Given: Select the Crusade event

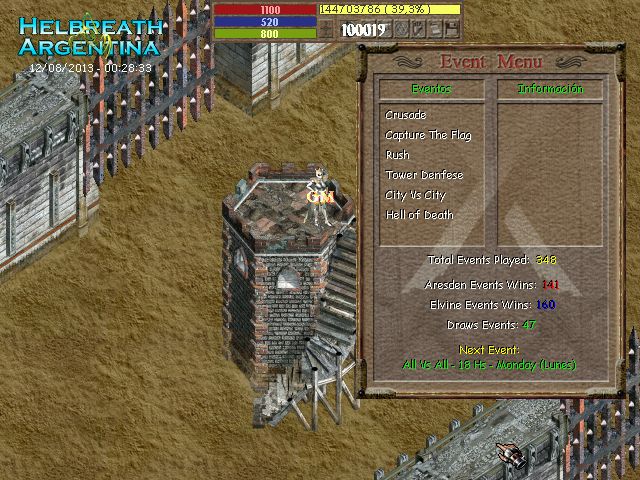Looking at the screenshot, I should click(x=406, y=115).
